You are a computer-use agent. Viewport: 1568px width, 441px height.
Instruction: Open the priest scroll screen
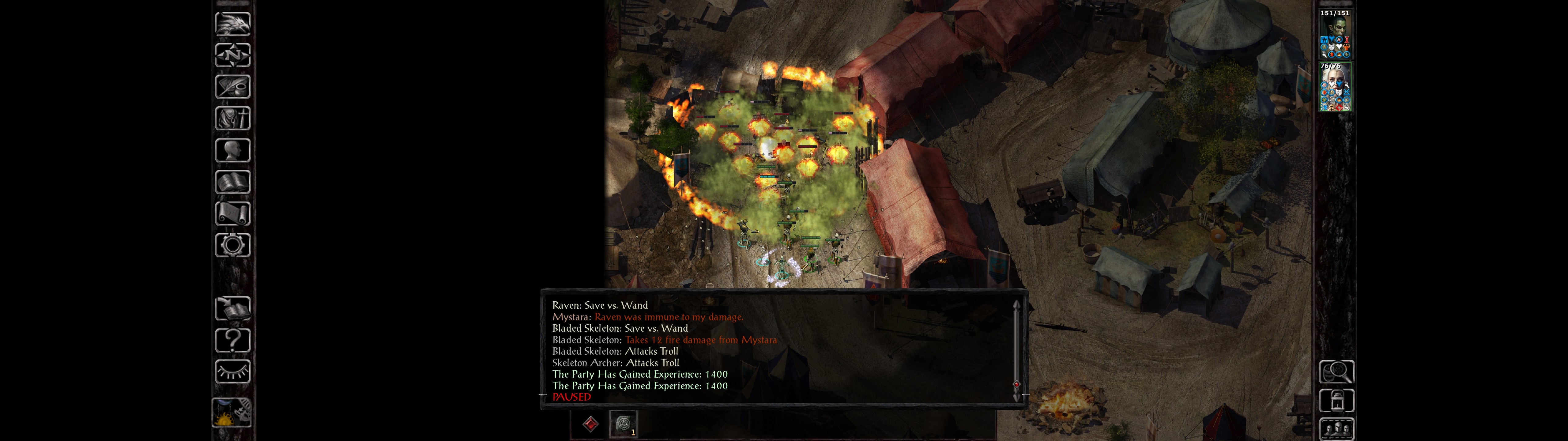(x=232, y=214)
